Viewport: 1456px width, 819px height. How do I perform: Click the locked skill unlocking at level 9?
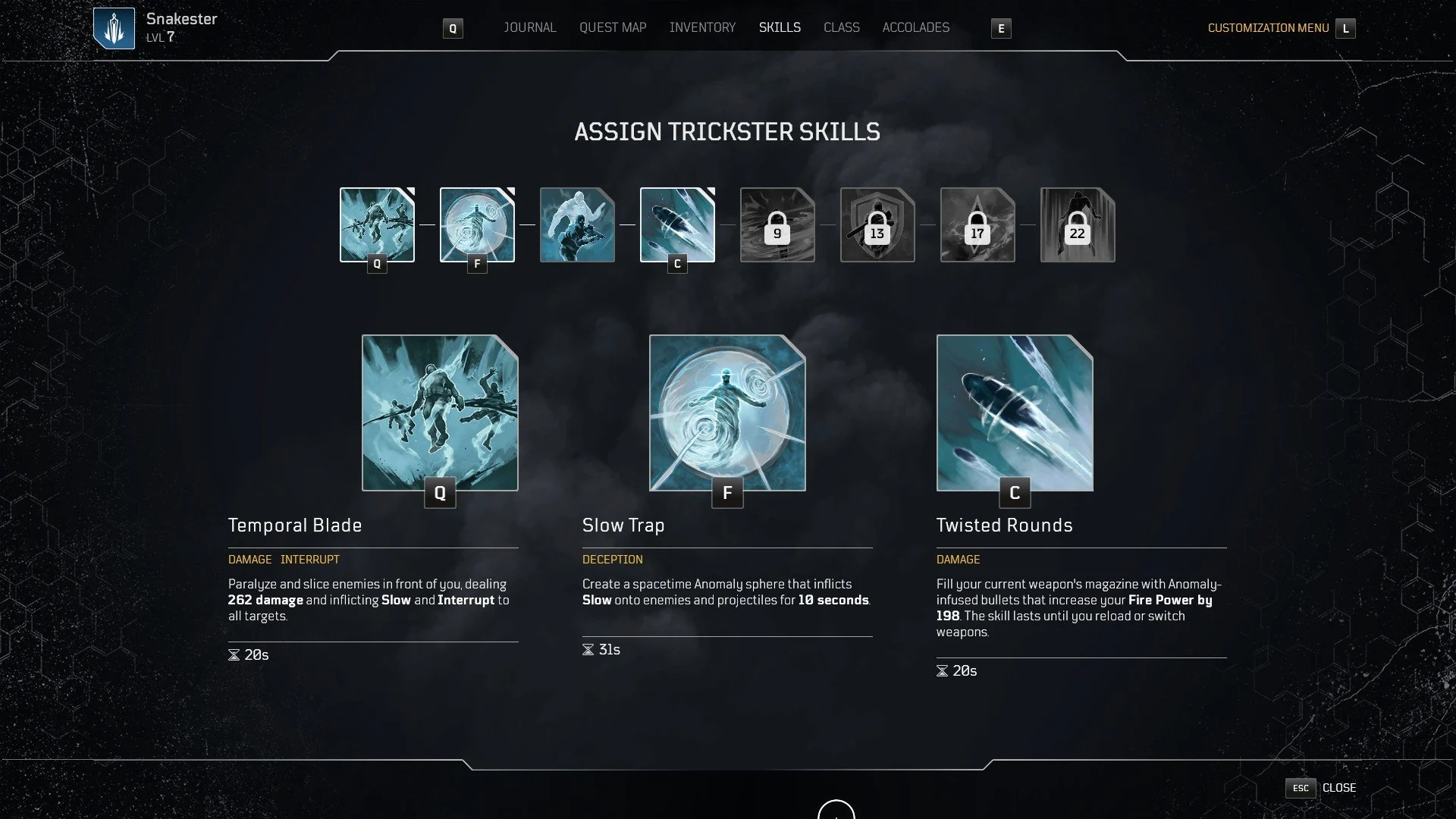point(777,224)
